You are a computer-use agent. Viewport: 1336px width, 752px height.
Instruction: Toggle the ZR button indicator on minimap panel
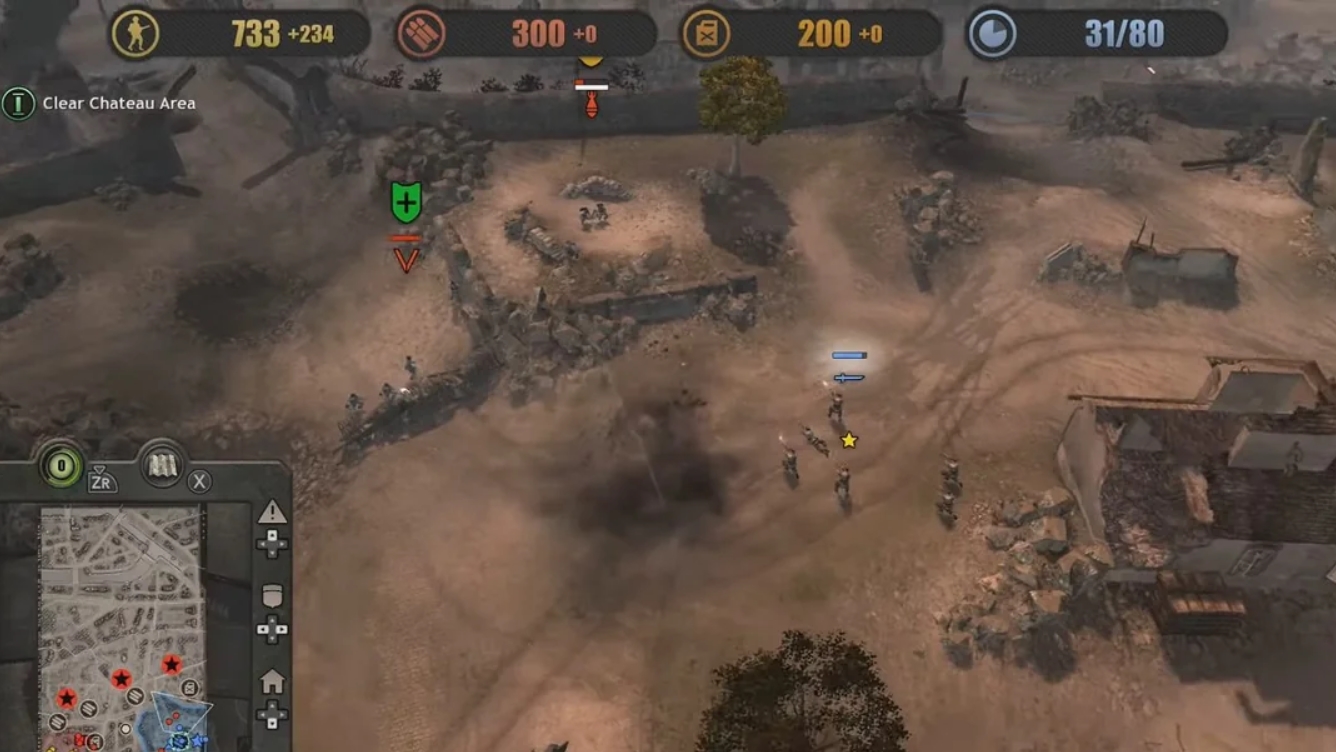point(102,481)
